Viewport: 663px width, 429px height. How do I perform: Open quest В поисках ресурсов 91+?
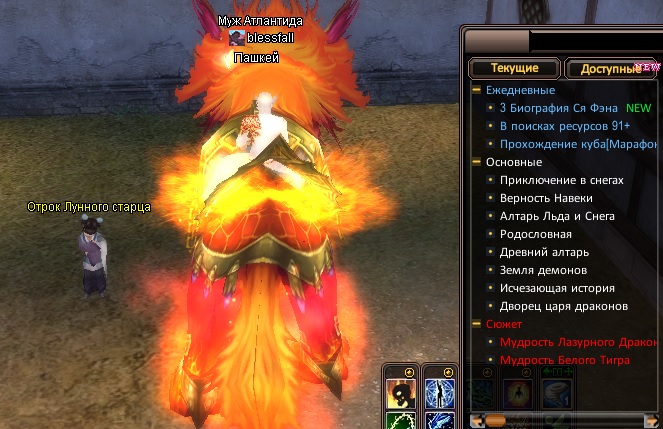point(563,126)
